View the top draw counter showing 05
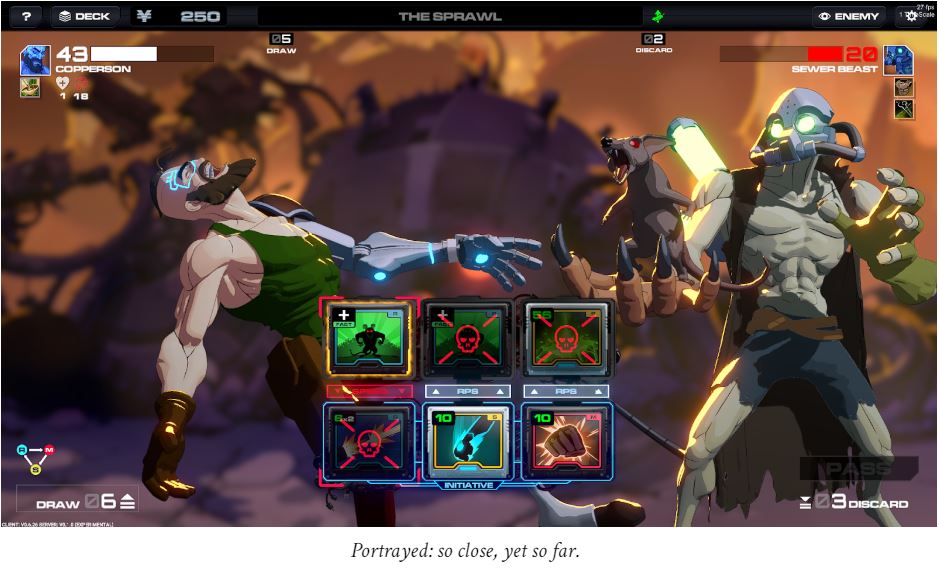Image resolution: width=939 pixels, height=569 pixels. [281, 42]
